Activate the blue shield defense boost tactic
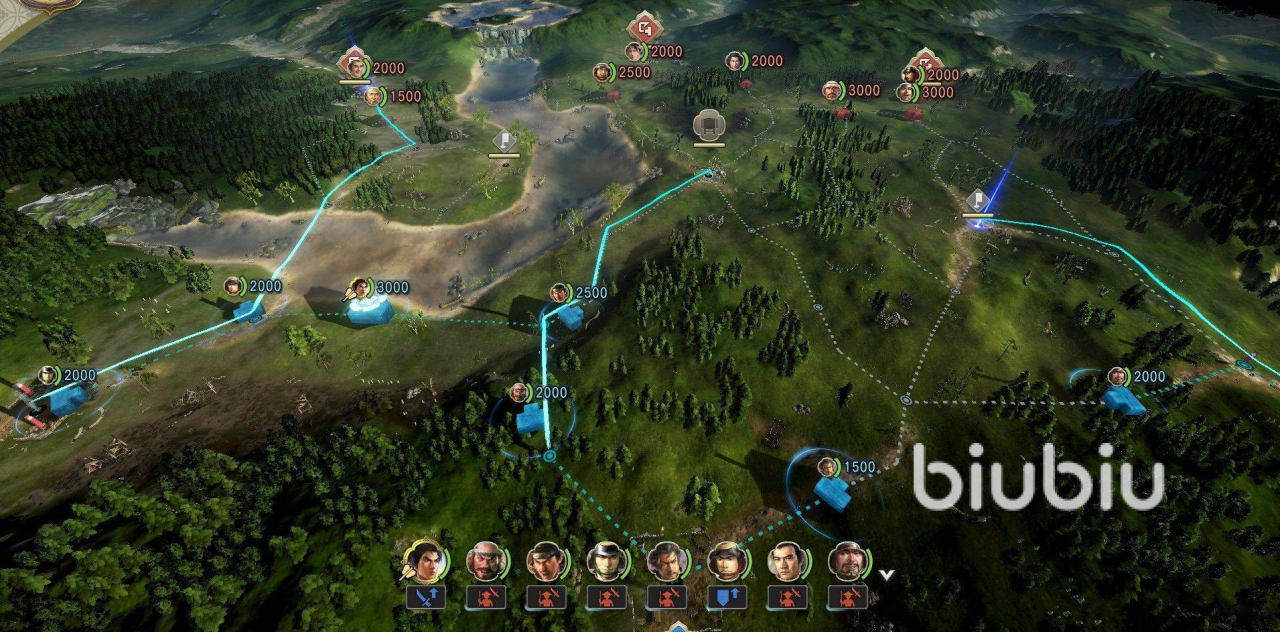The height and width of the screenshot is (632, 1280). [727, 598]
